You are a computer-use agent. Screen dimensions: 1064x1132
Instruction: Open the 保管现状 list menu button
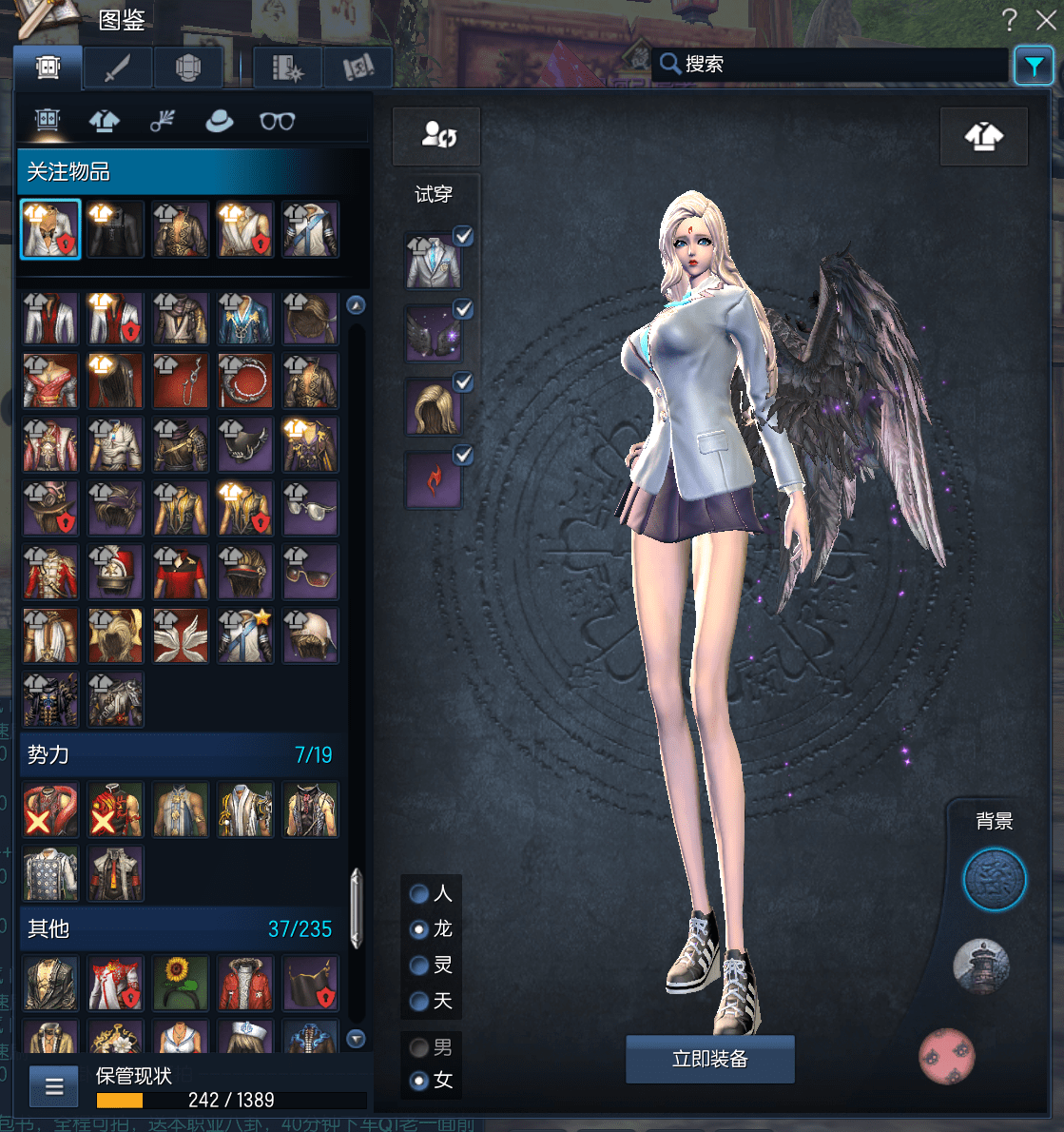pos(54,1086)
